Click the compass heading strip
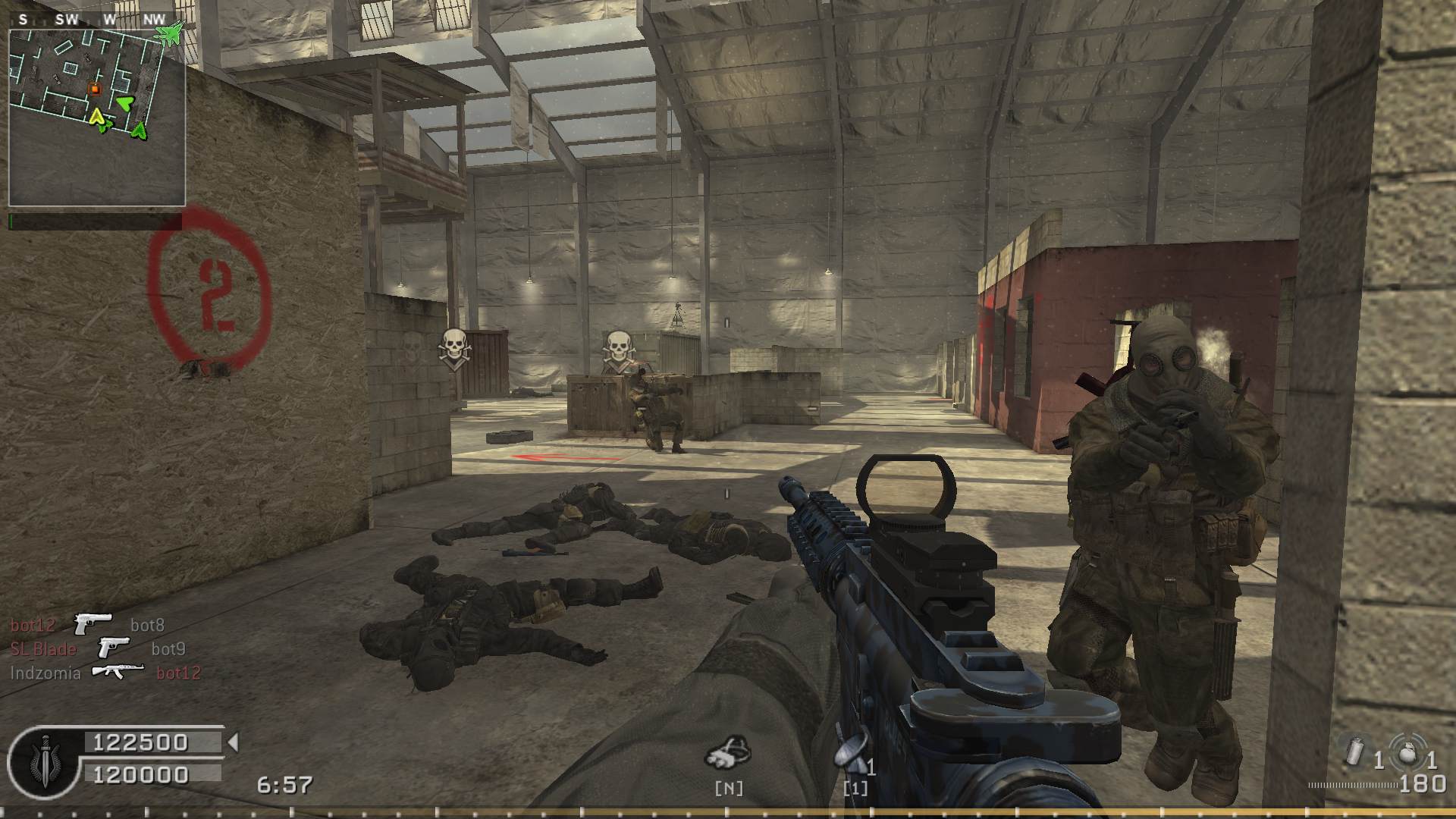Image resolution: width=1456 pixels, height=819 pixels. point(89,20)
